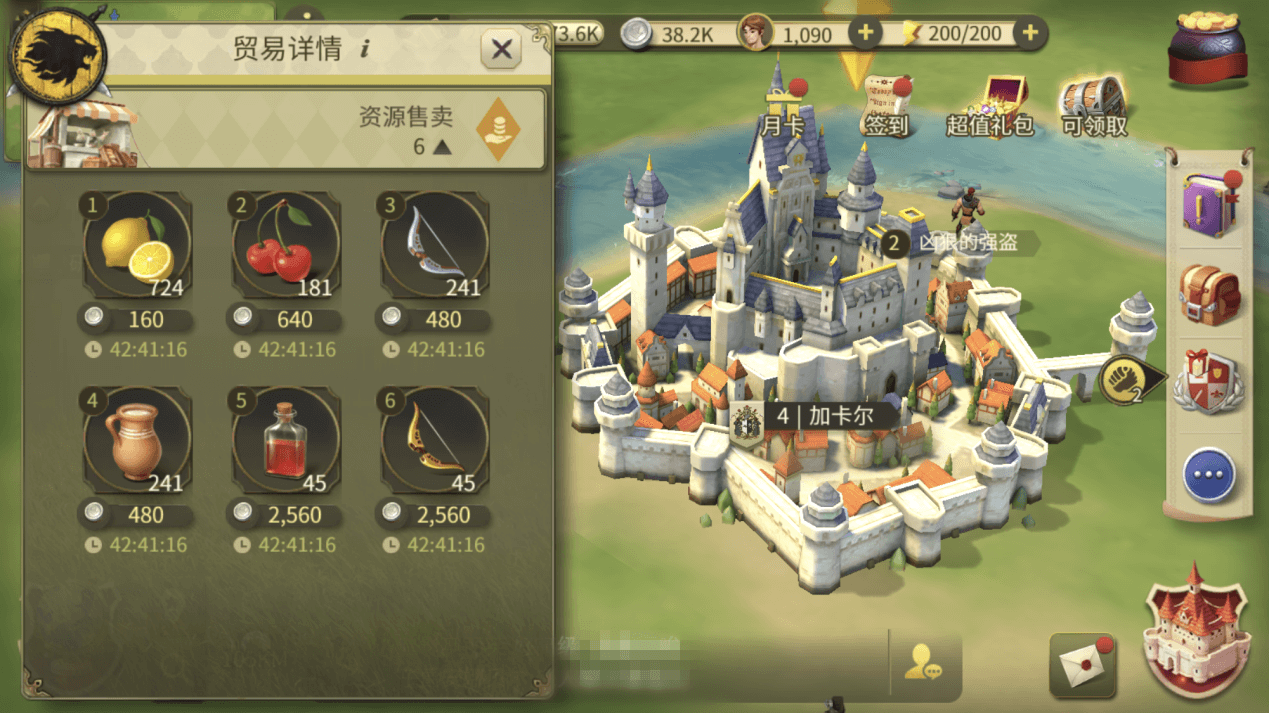The width and height of the screenshot is (1269, 713).
Task: Open the trade info tooltip icon
Action: tap(365, 49)
